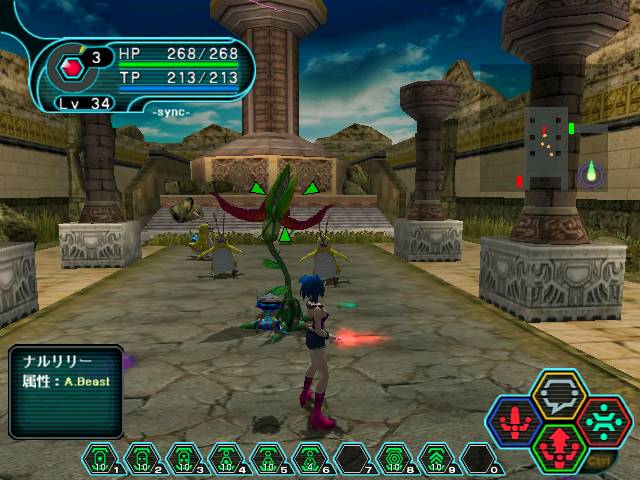Click the green compass radar icon

point(590,172)
